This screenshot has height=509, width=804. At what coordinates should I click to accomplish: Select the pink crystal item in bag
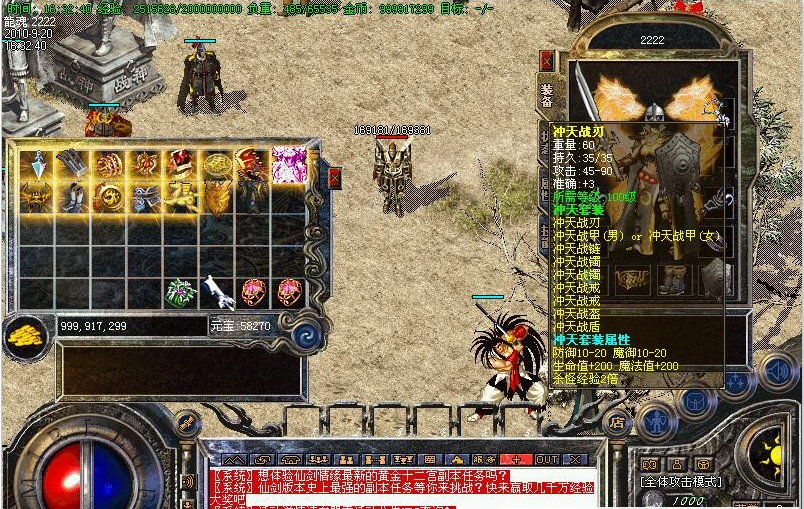pyautogui.click(x=289, y=164)
